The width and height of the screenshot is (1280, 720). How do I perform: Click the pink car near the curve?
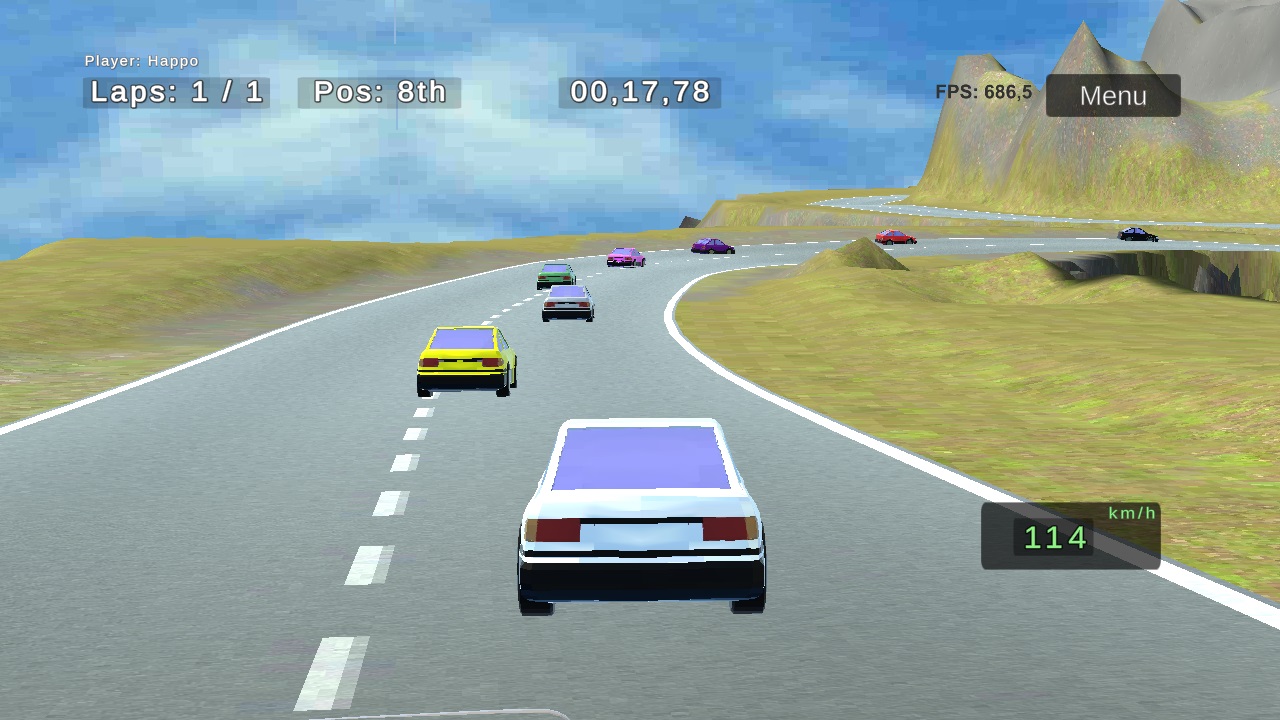625,255
